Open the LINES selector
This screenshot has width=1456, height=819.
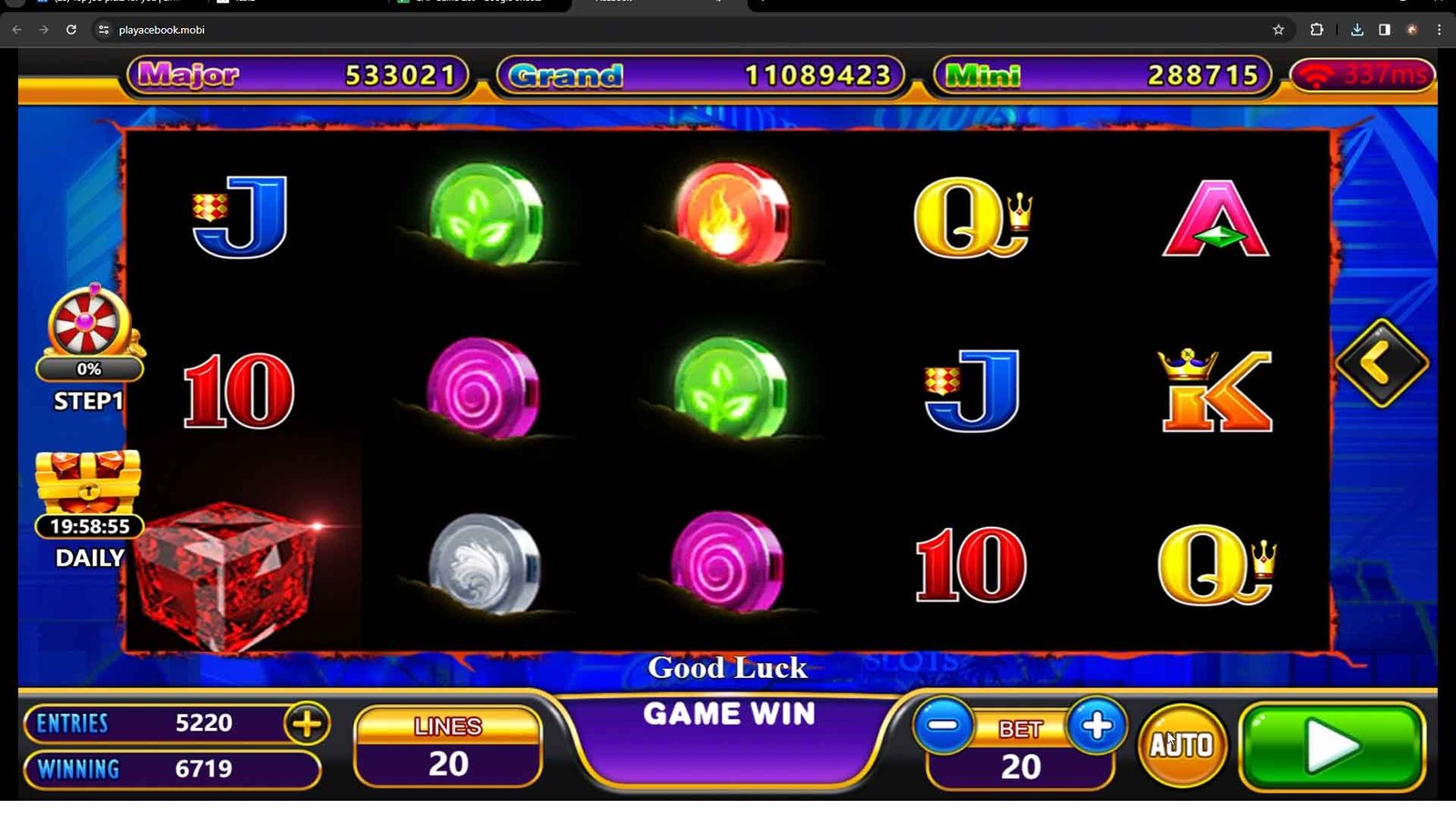coord(448,748)
